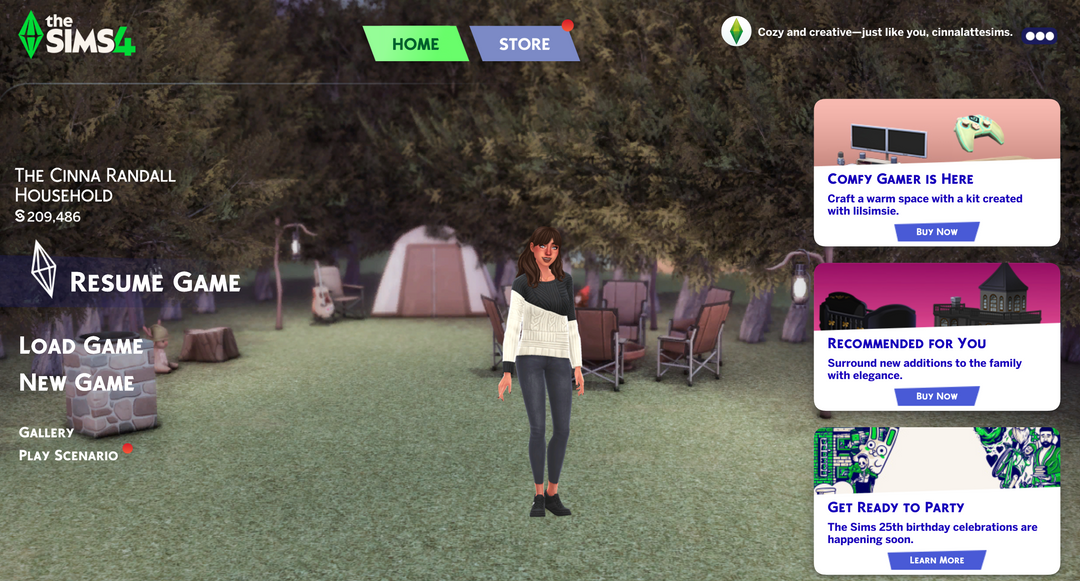Click Buy Now on Recommended for You
The image size is (1080, 581).
click(x=937, y=396)
